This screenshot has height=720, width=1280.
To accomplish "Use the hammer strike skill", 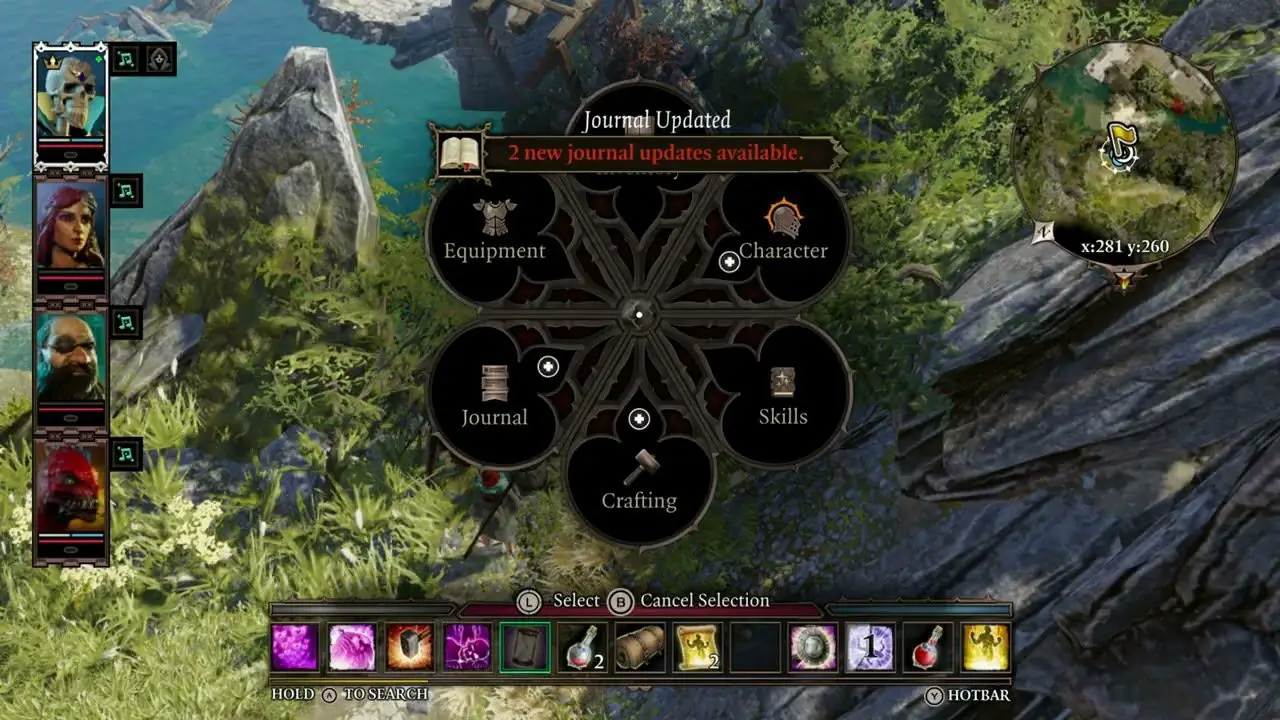I will pyautogui.click(x=410, y=647).
